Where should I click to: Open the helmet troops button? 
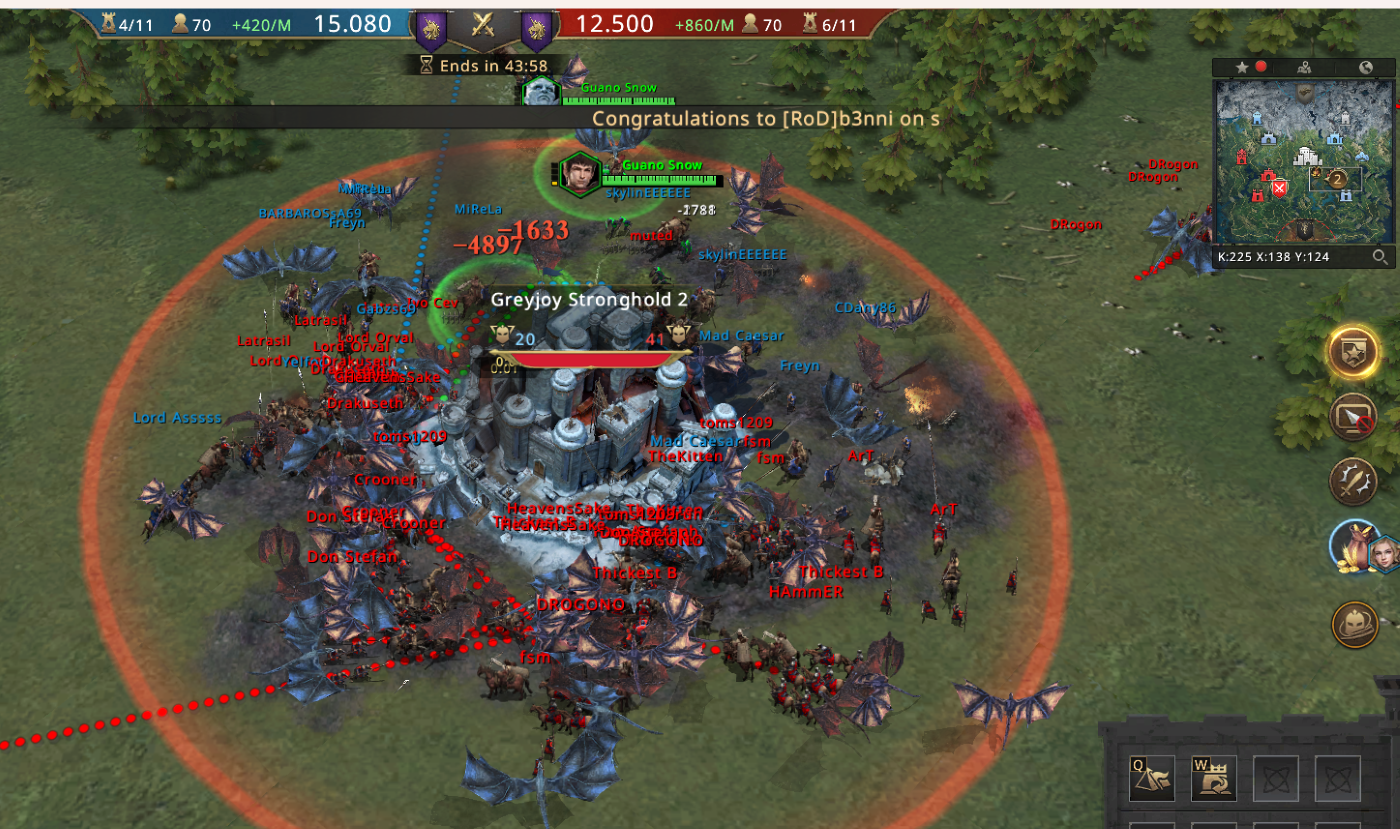pos(1355,625)
